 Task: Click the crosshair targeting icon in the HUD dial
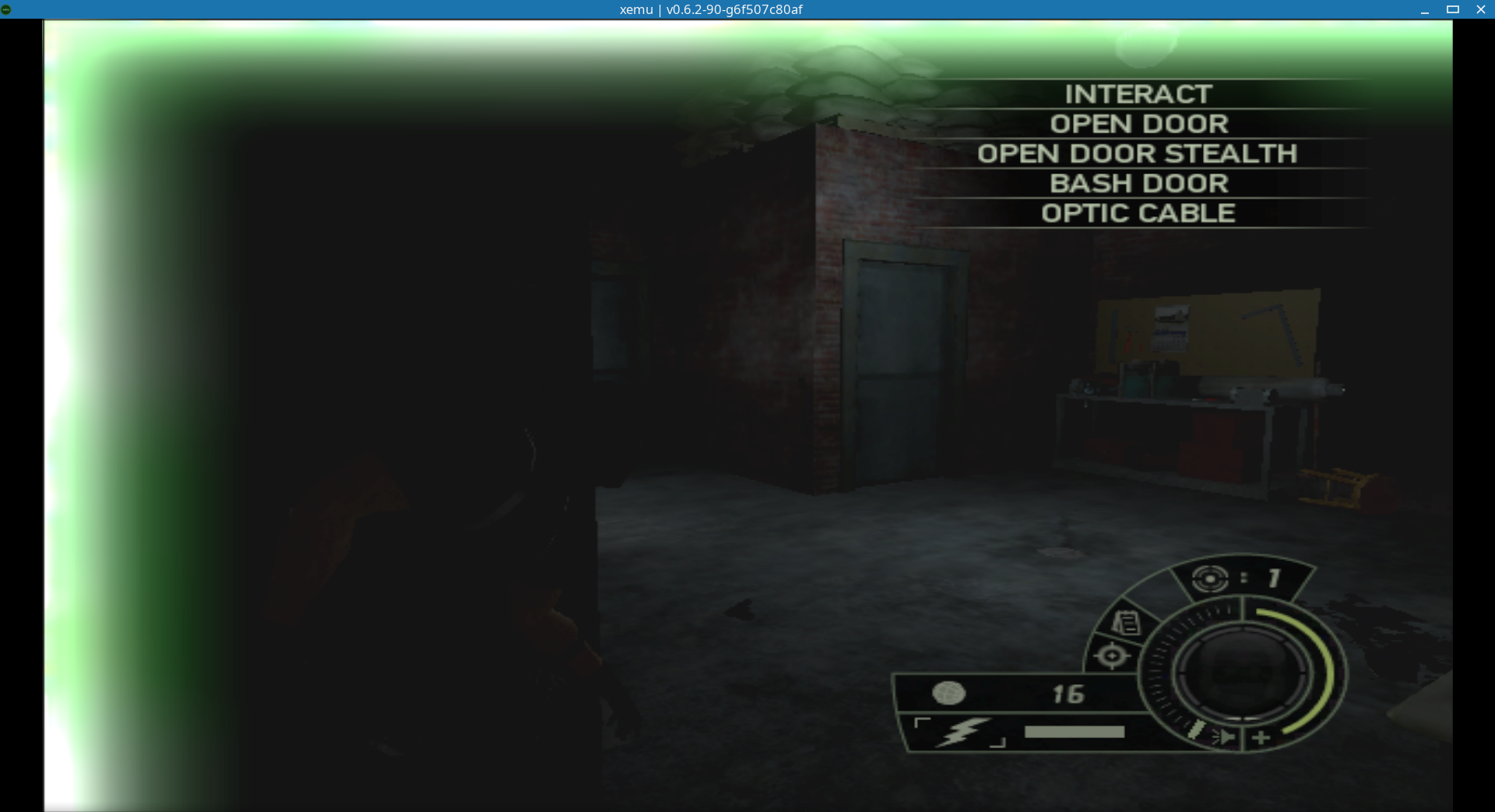[x=1112, y=655]
